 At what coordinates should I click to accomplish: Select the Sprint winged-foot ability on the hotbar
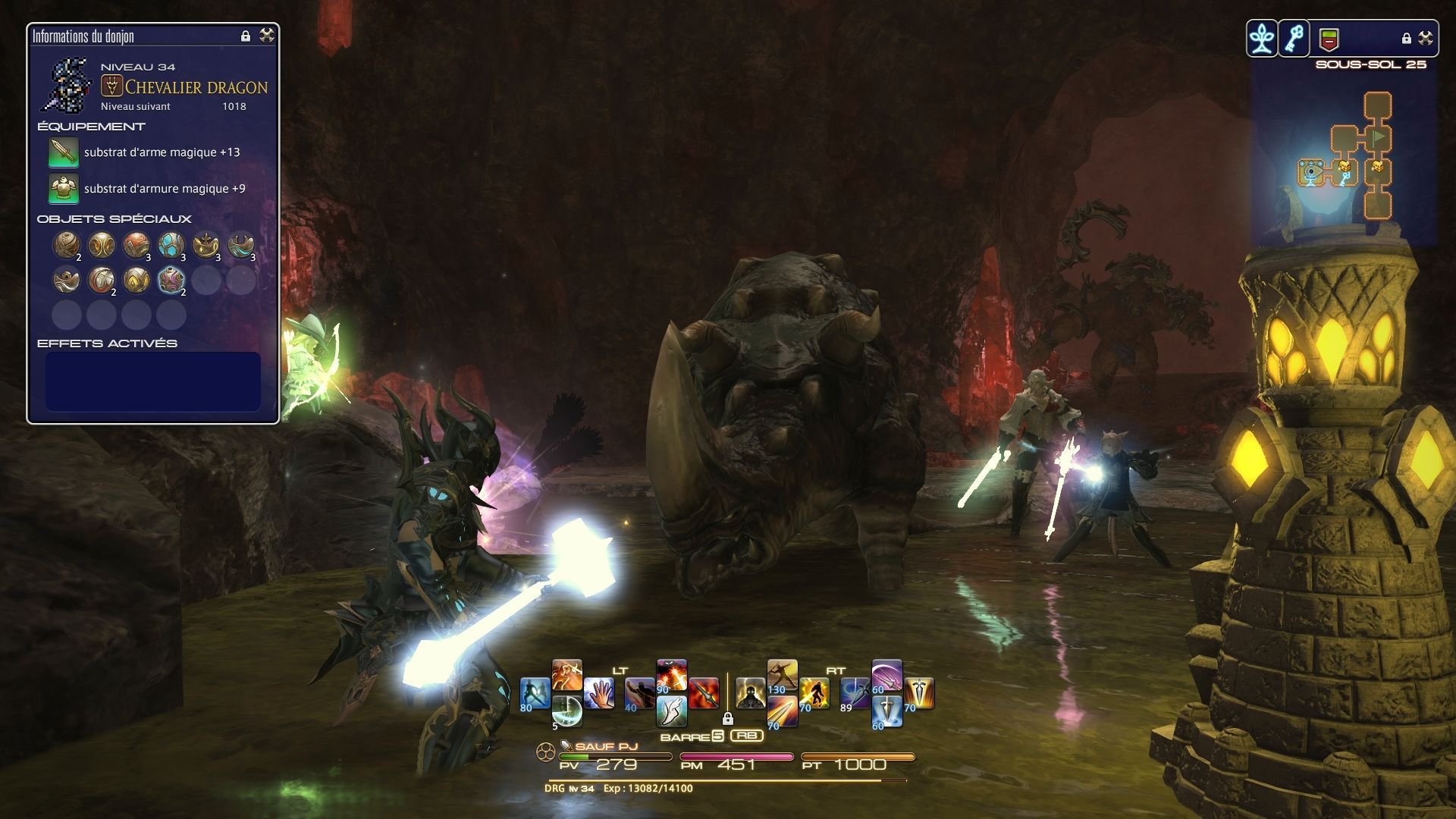click(x=673, y=712)
